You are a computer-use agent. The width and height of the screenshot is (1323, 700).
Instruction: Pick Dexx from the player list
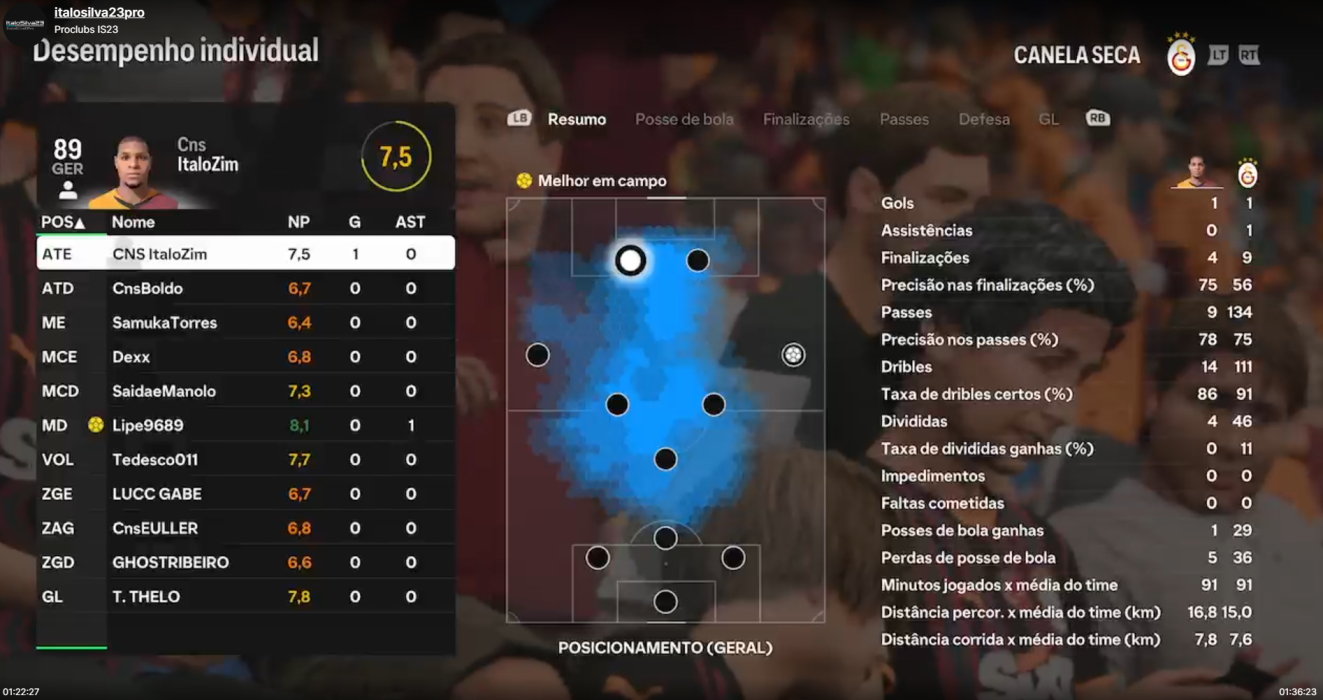click(245, 357)
